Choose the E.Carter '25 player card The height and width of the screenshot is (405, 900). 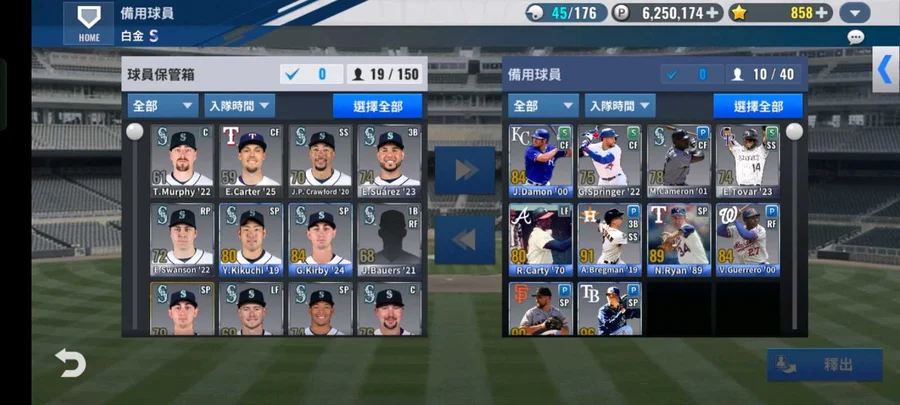pyautogui.click(x=251, y=160)
